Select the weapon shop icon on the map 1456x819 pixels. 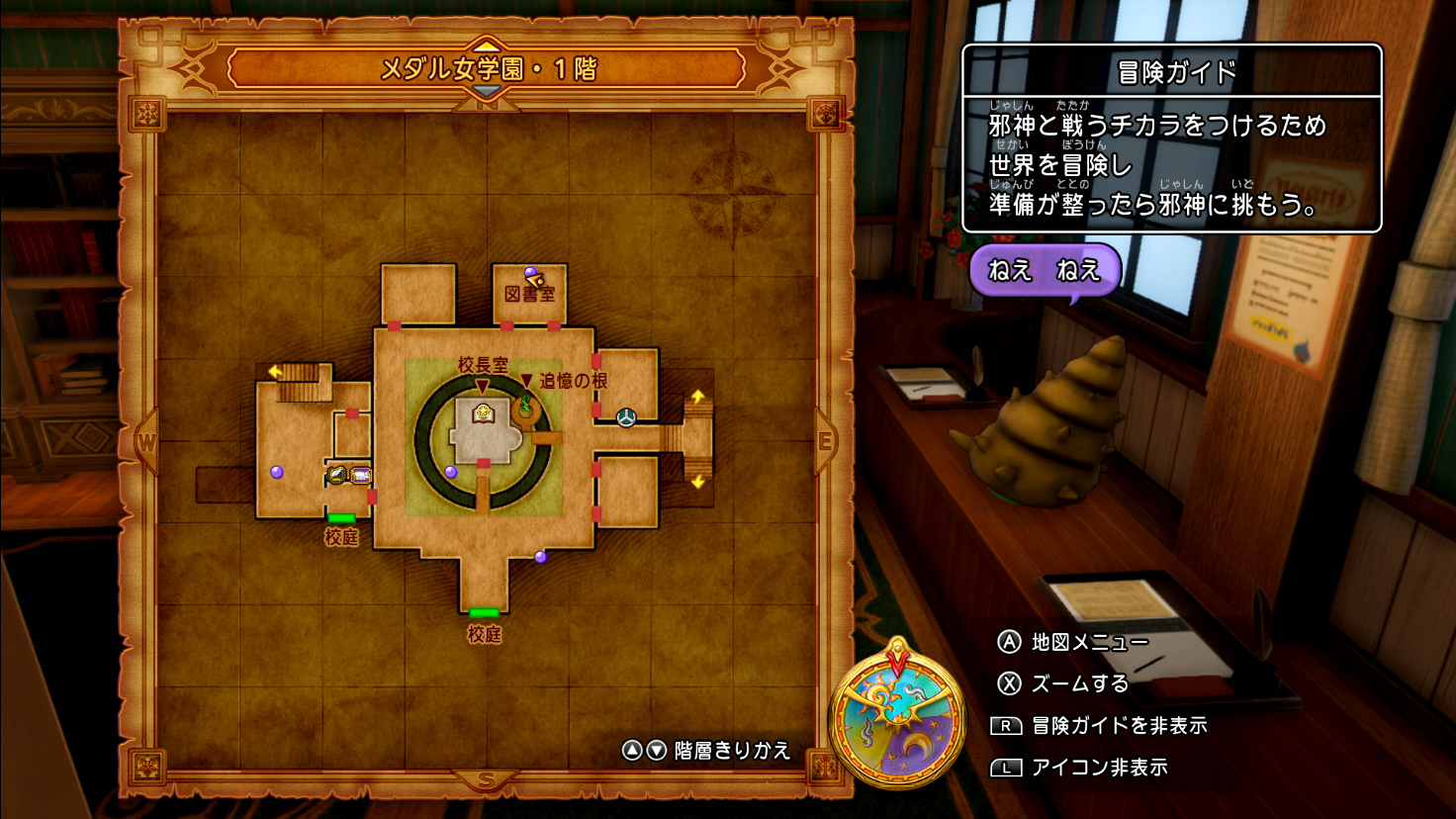pos(336,473)
